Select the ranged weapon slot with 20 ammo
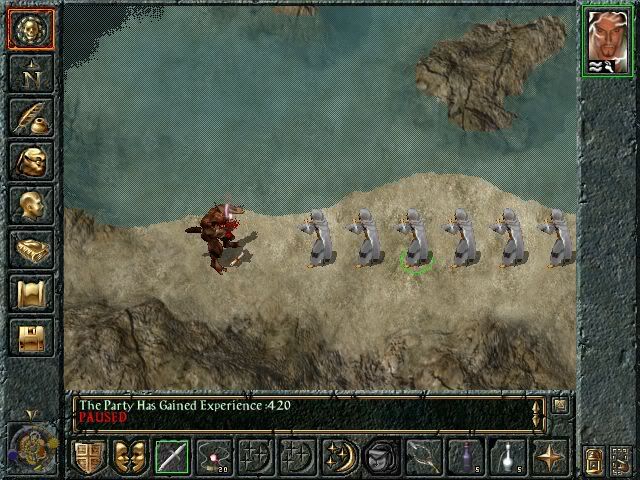Viewport: 640px width, 480px height. click(214, 457)
